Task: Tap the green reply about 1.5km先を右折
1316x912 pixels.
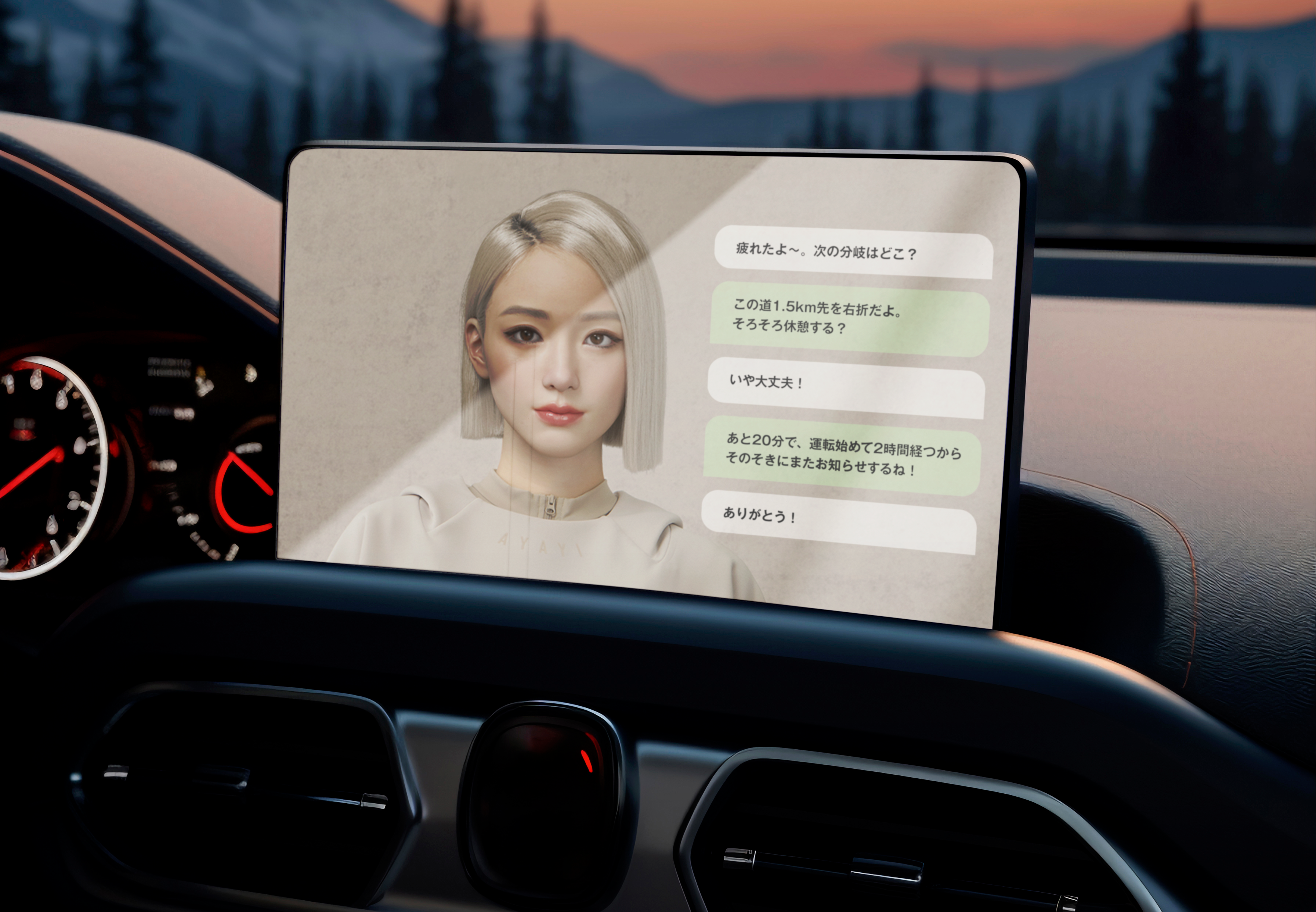Action: tap(849, 320)
